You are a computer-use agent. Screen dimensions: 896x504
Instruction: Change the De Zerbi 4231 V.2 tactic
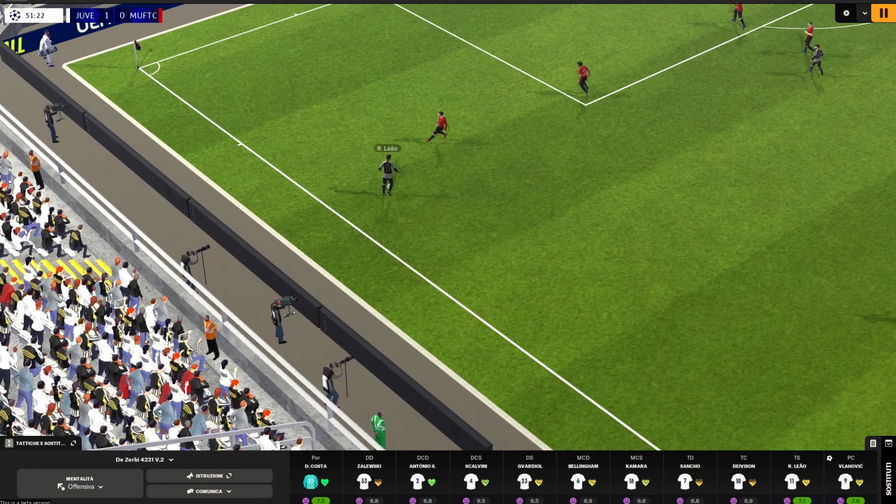(x=144, y=460)
